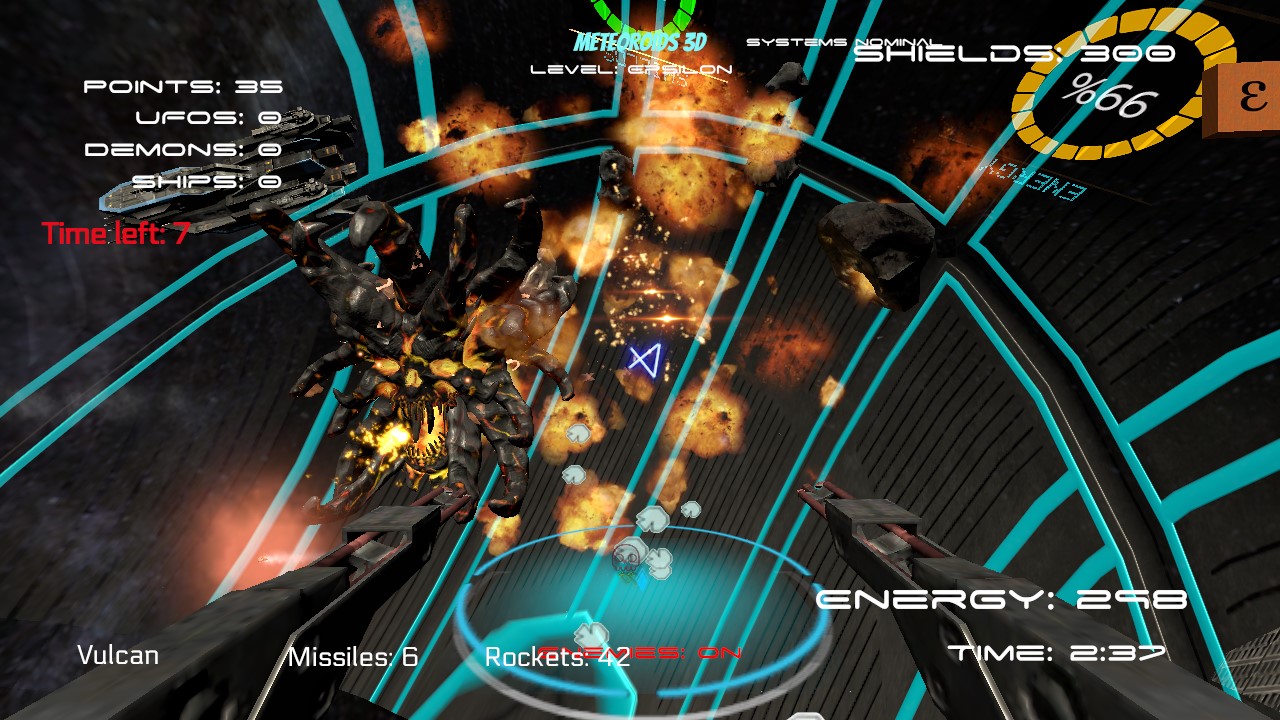The height and width of the screenshot is (720, 1280).
Task: Select the POINTS: 35 scoreboard entry
Action: click(x=184, y=86)
